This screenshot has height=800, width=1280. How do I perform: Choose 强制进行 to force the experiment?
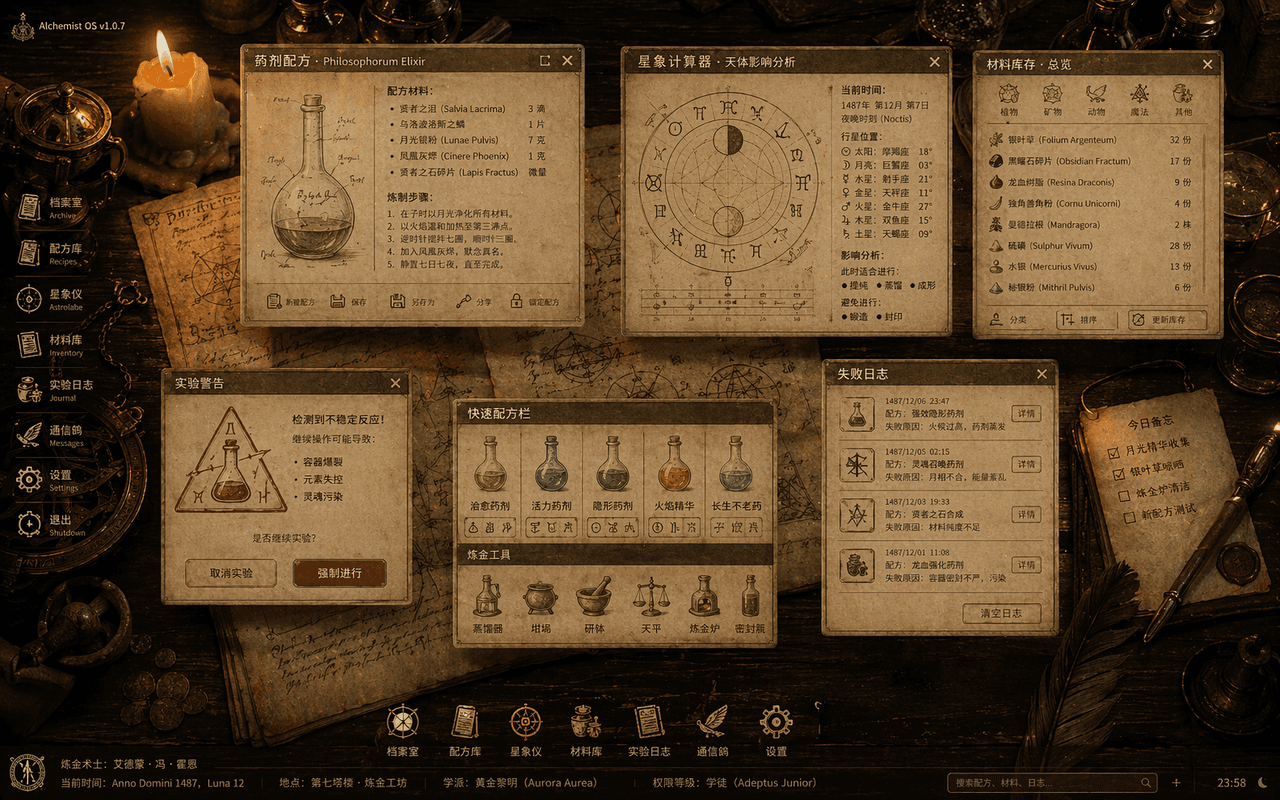(x=339, y=573)
